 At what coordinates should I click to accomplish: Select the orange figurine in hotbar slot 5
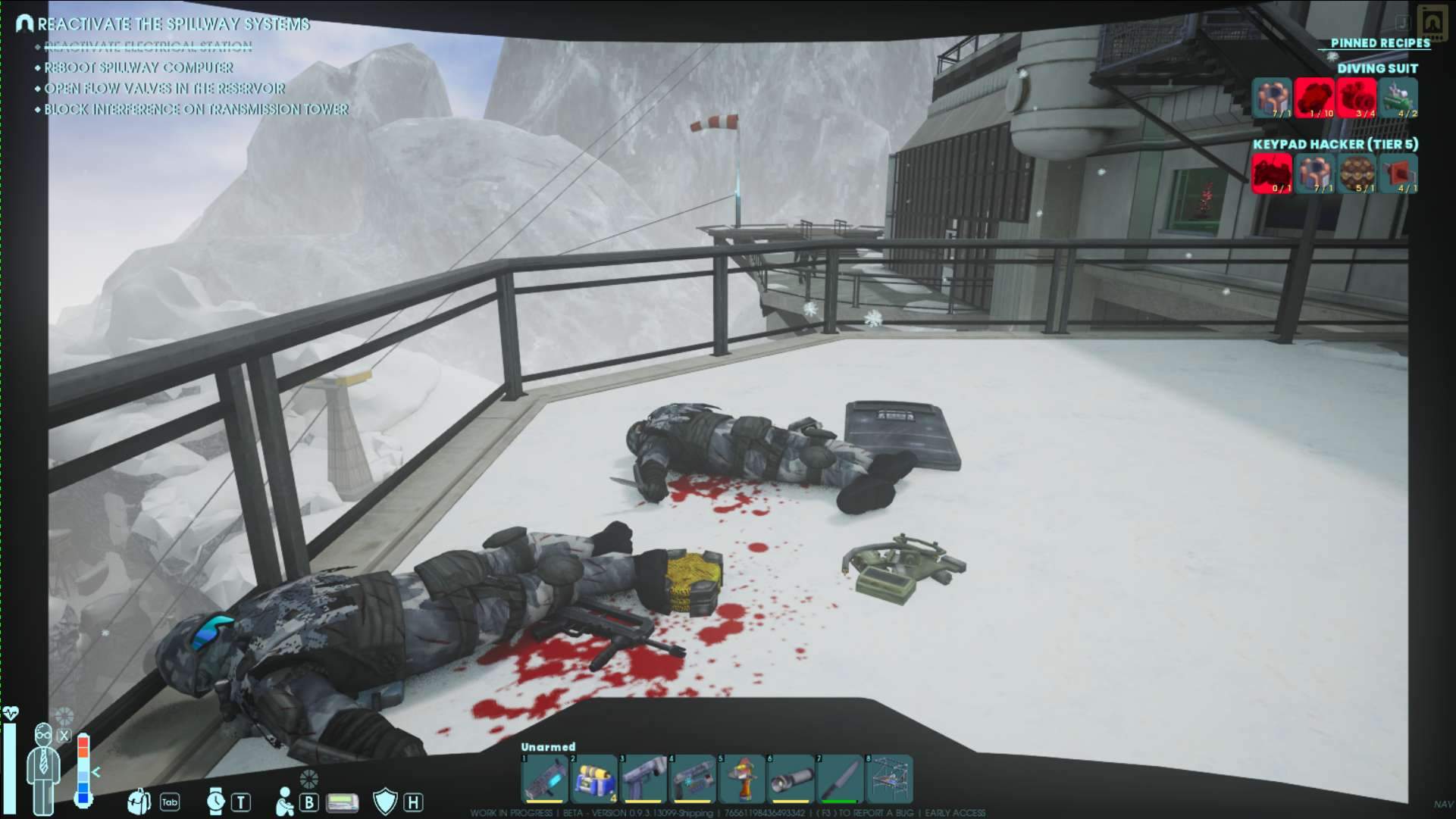(x=741, y=779)
